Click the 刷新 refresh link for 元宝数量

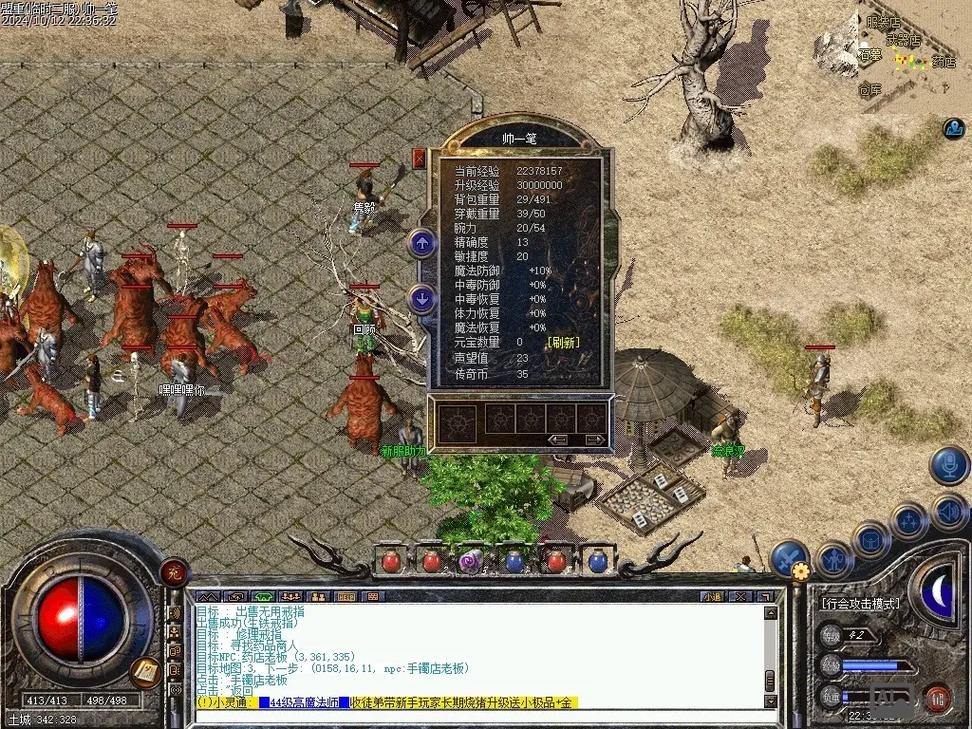click(563, 342)
